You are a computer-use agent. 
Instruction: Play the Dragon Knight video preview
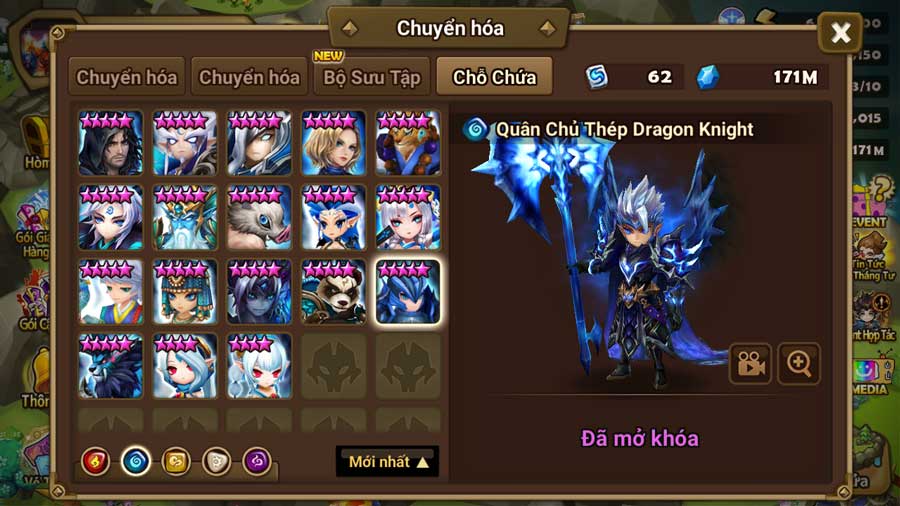click(x=750, y=364)
